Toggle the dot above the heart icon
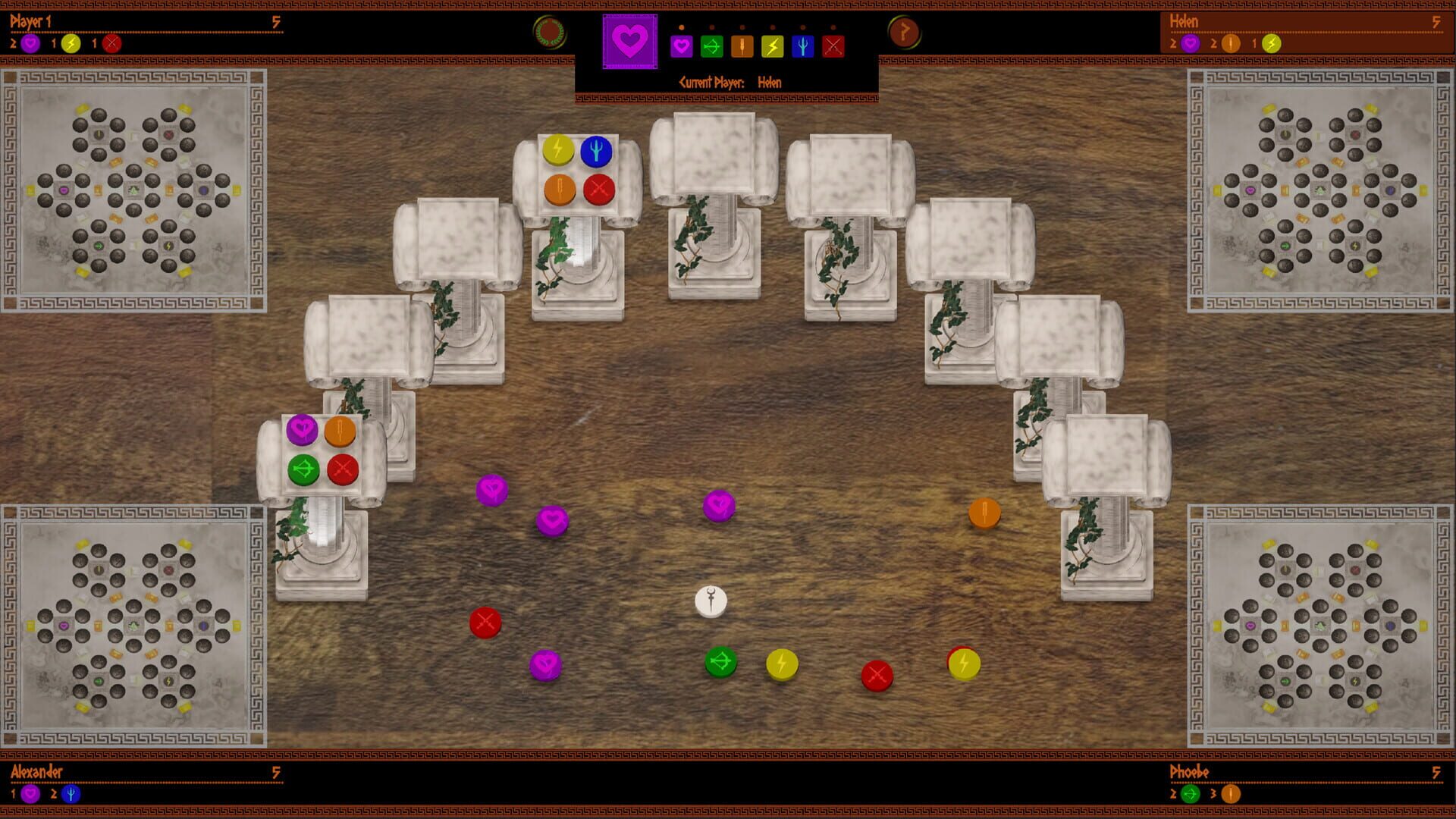The height and width of the screenshot is (819, 1456). point(681,28)
